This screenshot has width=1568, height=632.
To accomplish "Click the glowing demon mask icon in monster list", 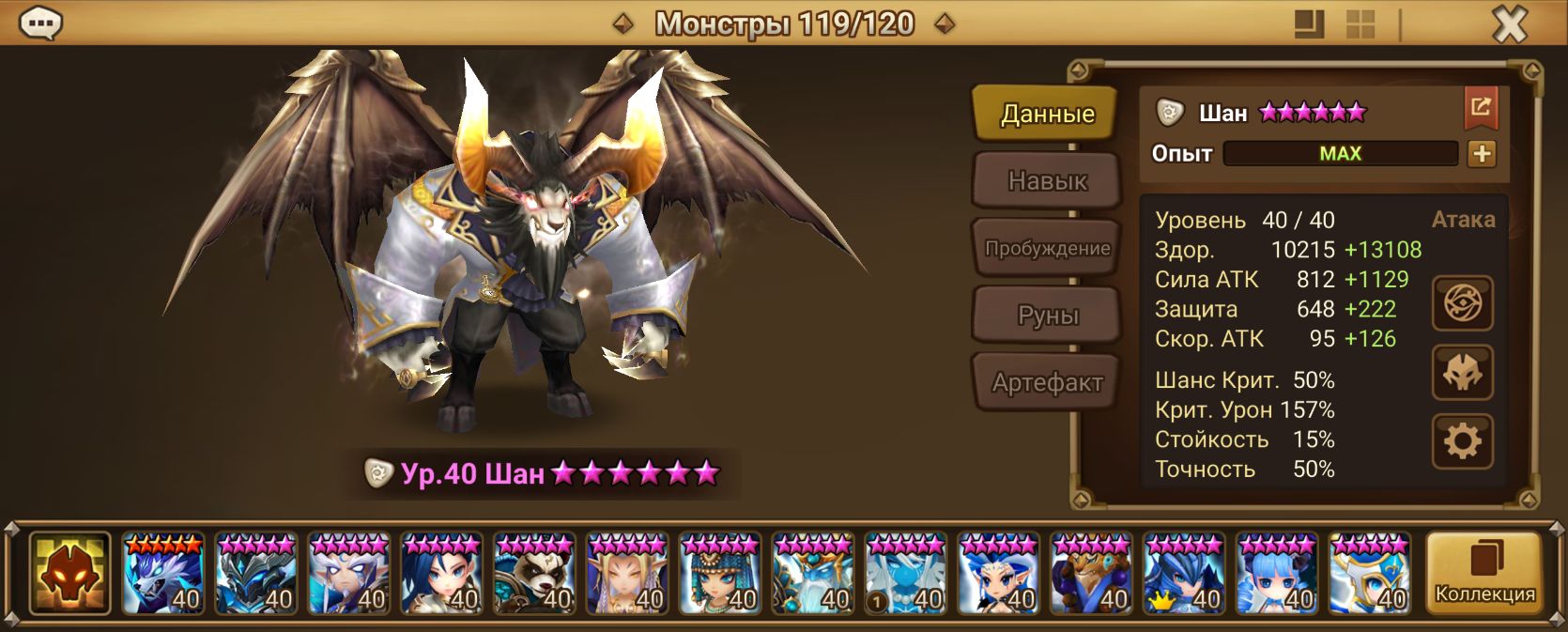I will click(x=70, y=574).
